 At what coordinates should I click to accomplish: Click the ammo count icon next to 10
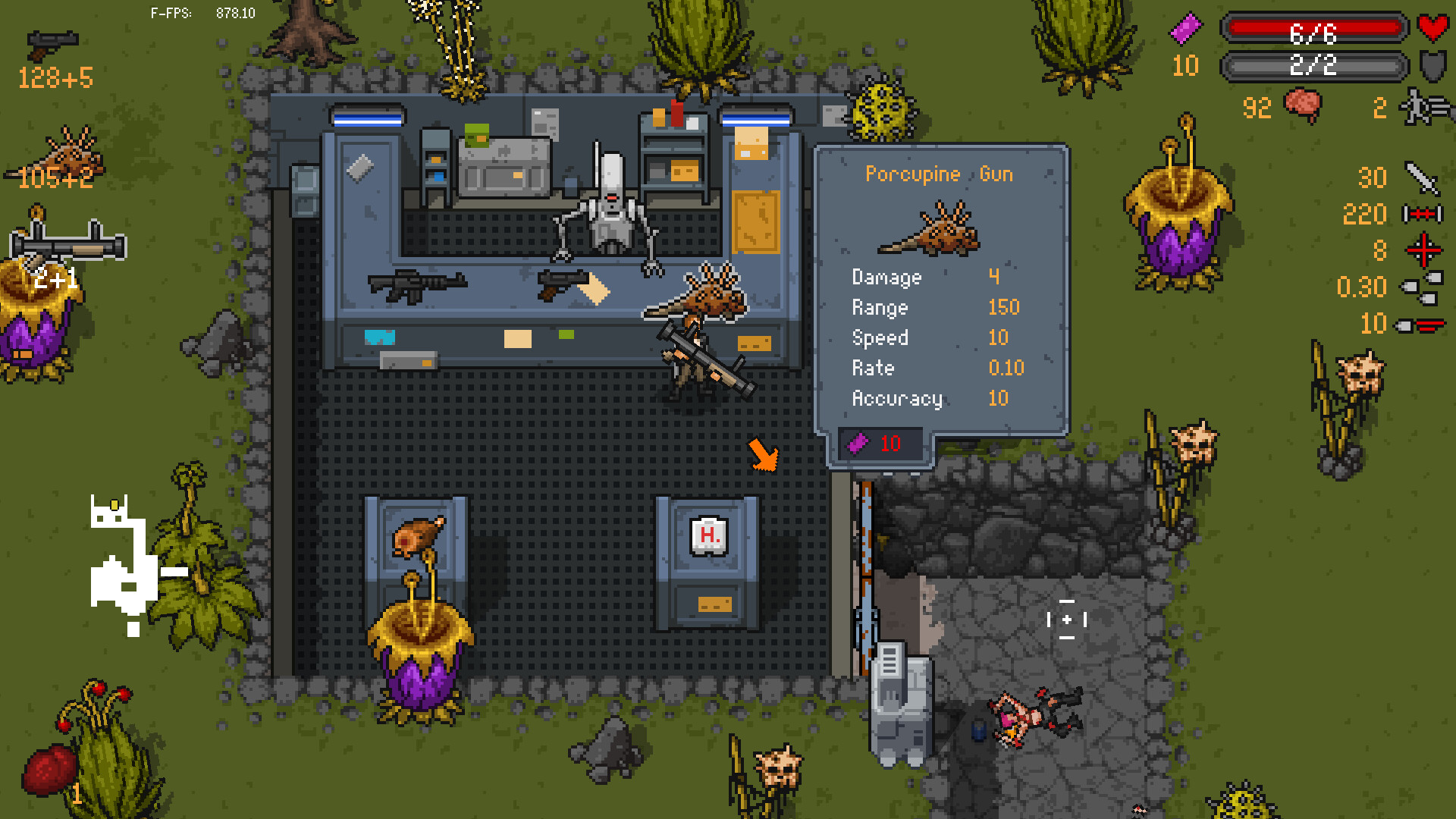pyautogui.click(x=1420, y=325)
